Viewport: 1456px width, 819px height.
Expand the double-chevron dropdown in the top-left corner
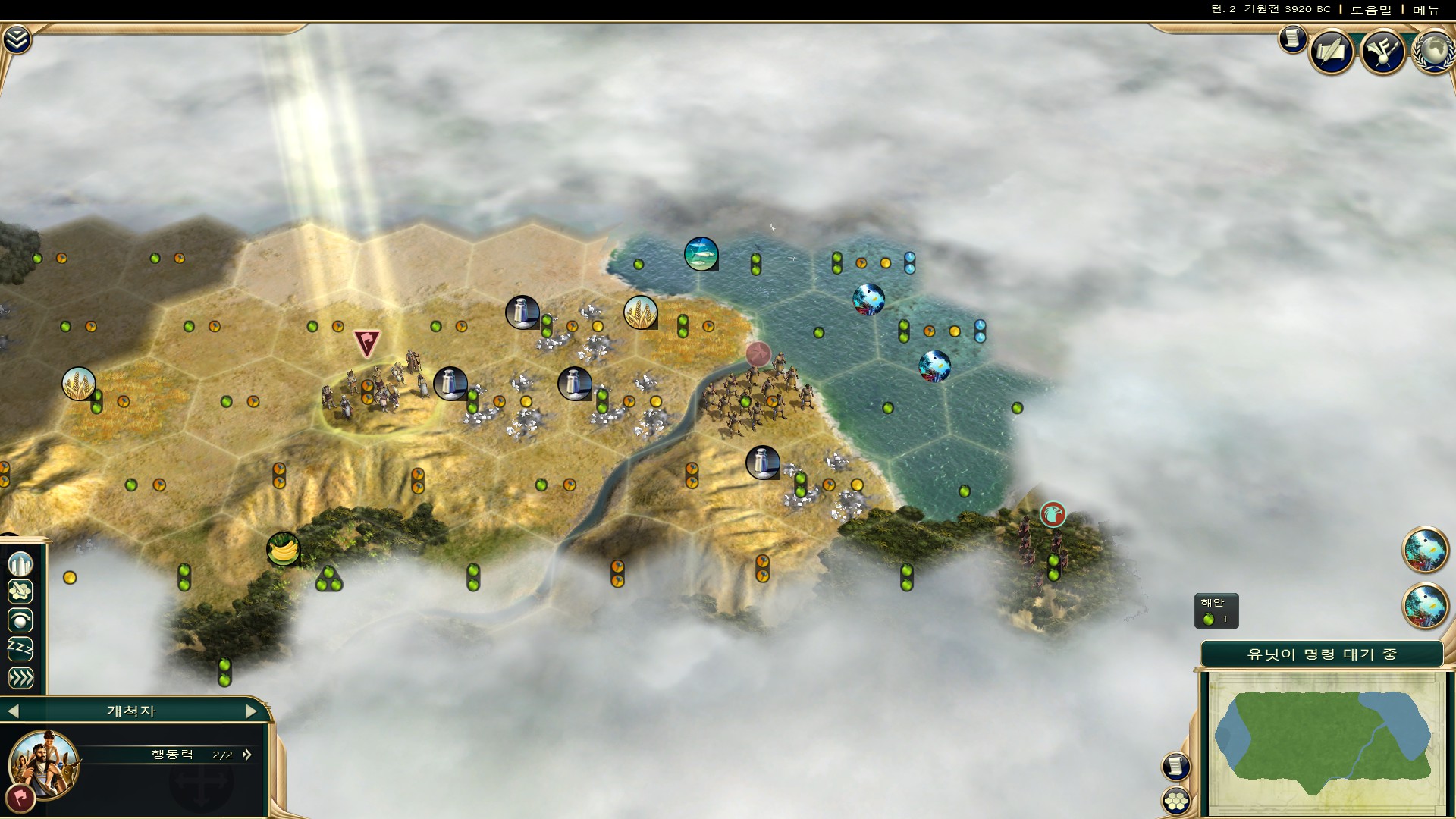[16, 39]
